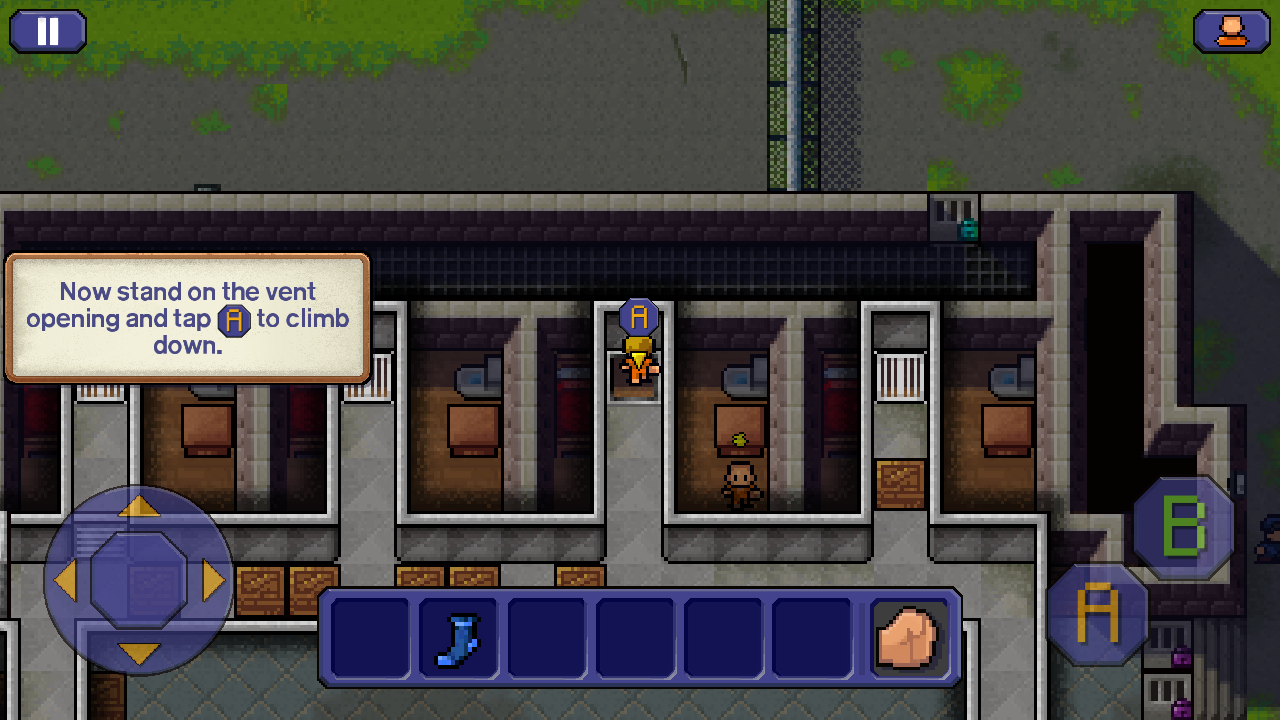Pause the game with the pause icon
1280x720 pixels.
(x=47, y=31)
